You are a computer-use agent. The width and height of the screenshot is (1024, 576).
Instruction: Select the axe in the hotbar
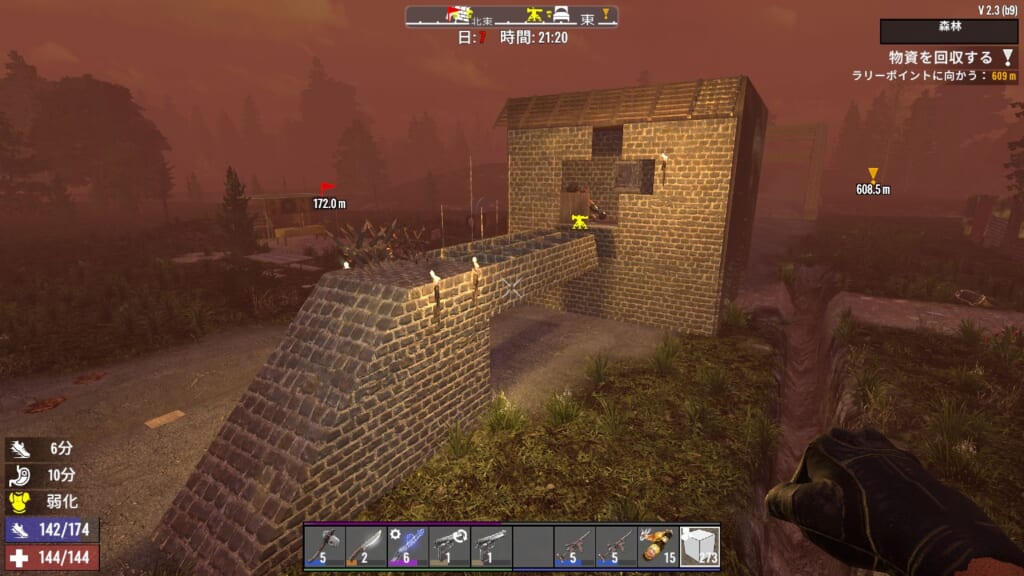point(325,546)
